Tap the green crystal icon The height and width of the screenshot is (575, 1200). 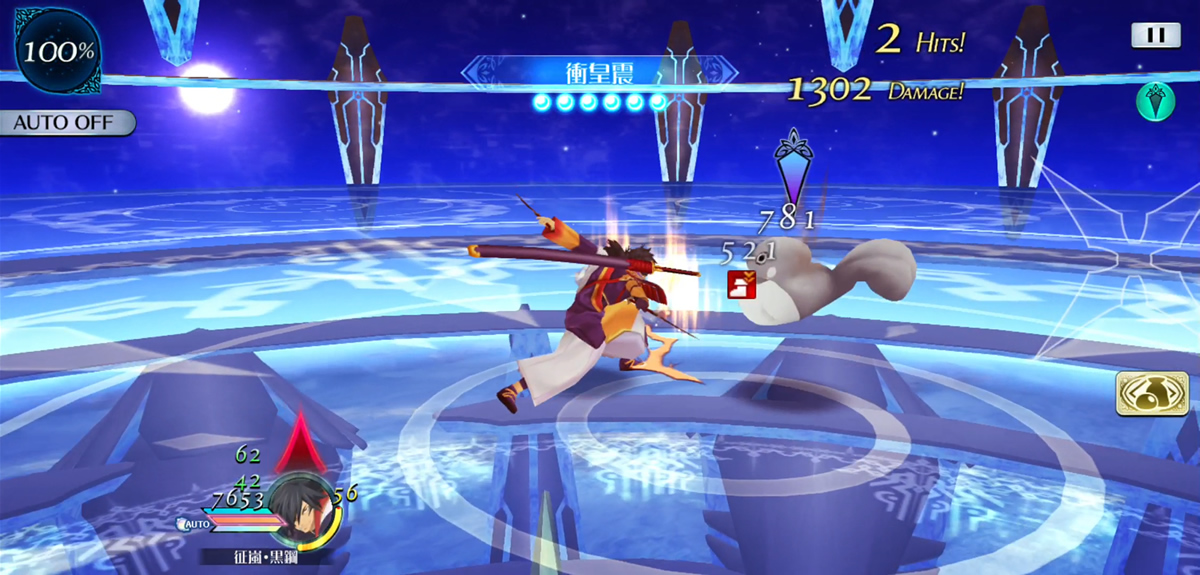click(1155, 102)
